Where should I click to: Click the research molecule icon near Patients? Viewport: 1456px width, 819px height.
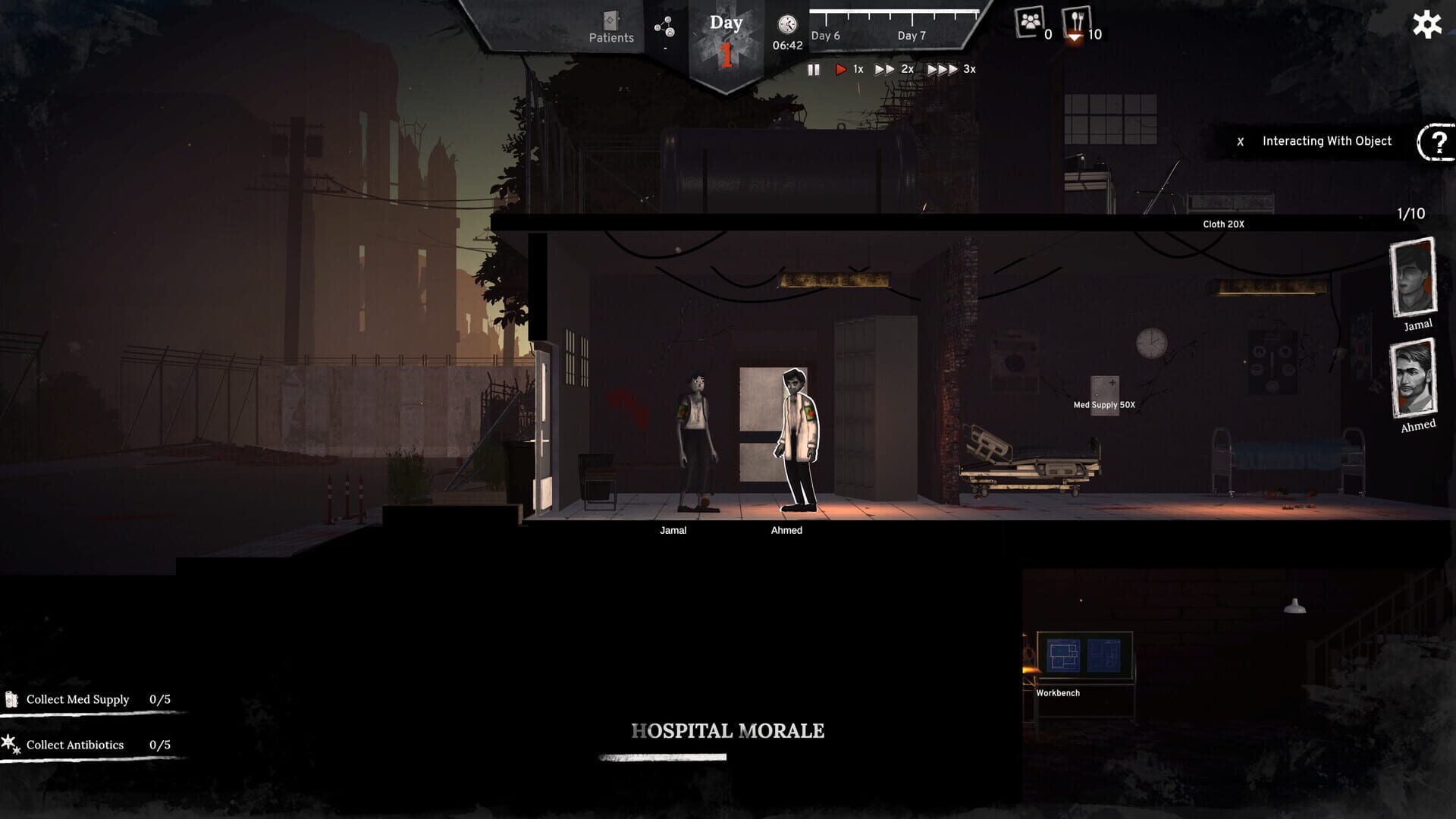tap(665, 25)
